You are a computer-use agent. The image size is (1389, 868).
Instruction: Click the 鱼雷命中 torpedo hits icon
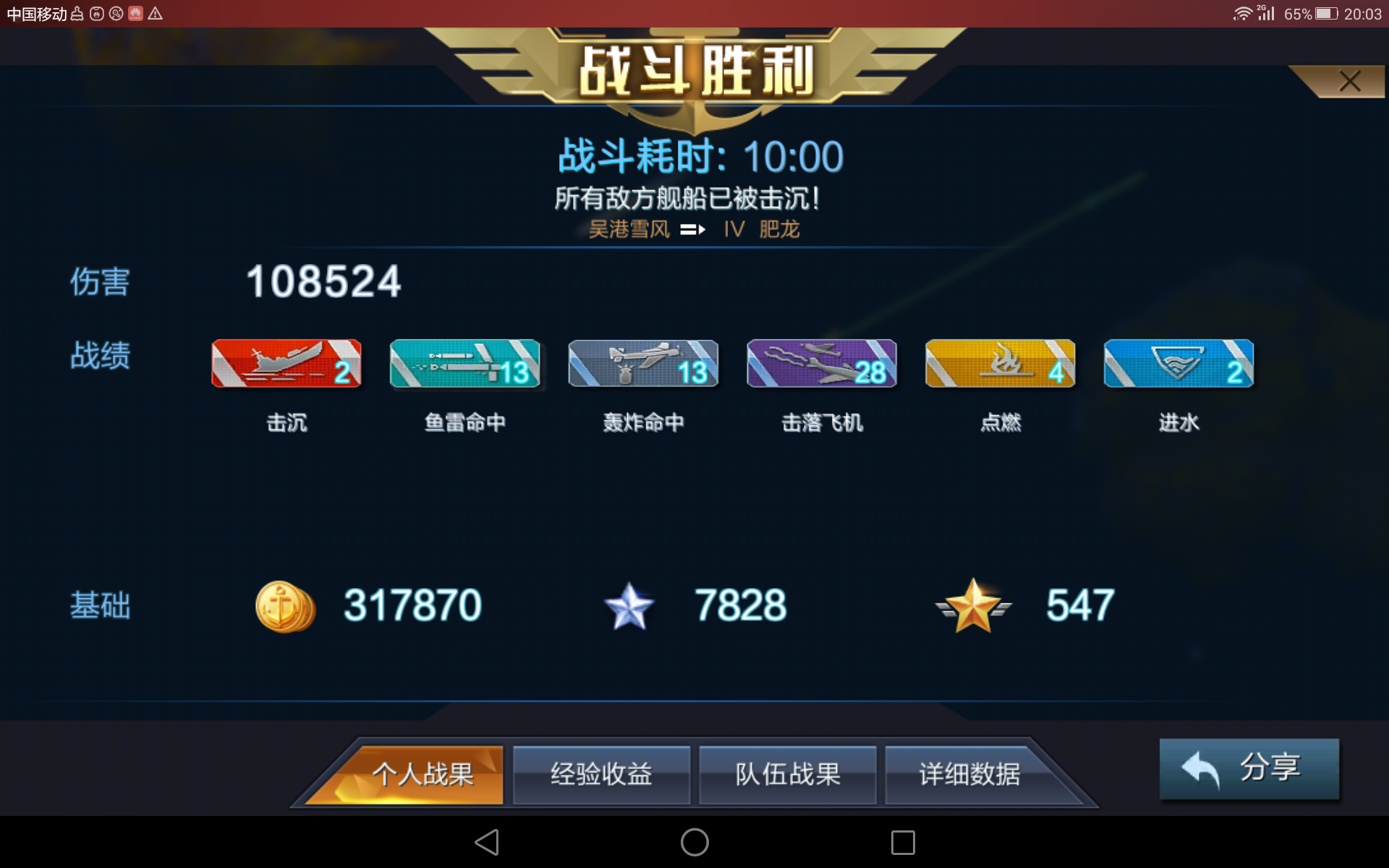click(x=464, y=364)
